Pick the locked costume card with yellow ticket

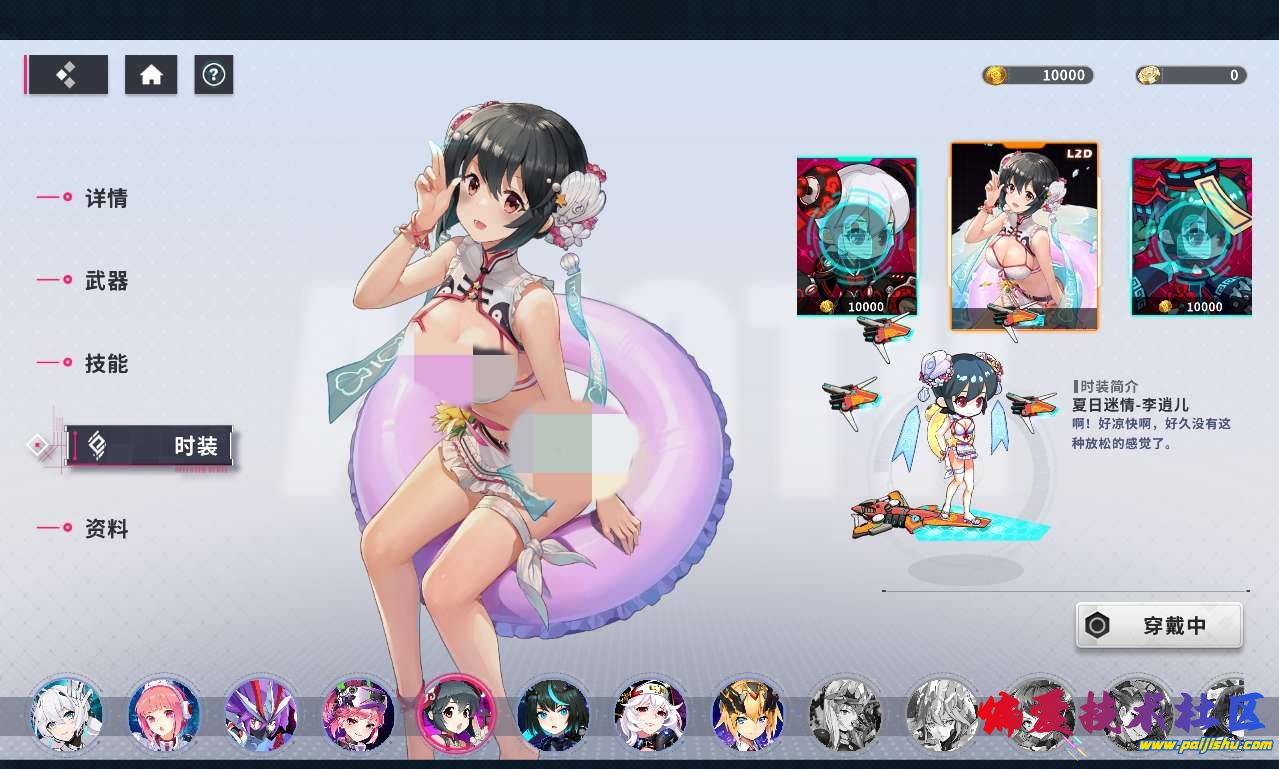point(1191,237)
